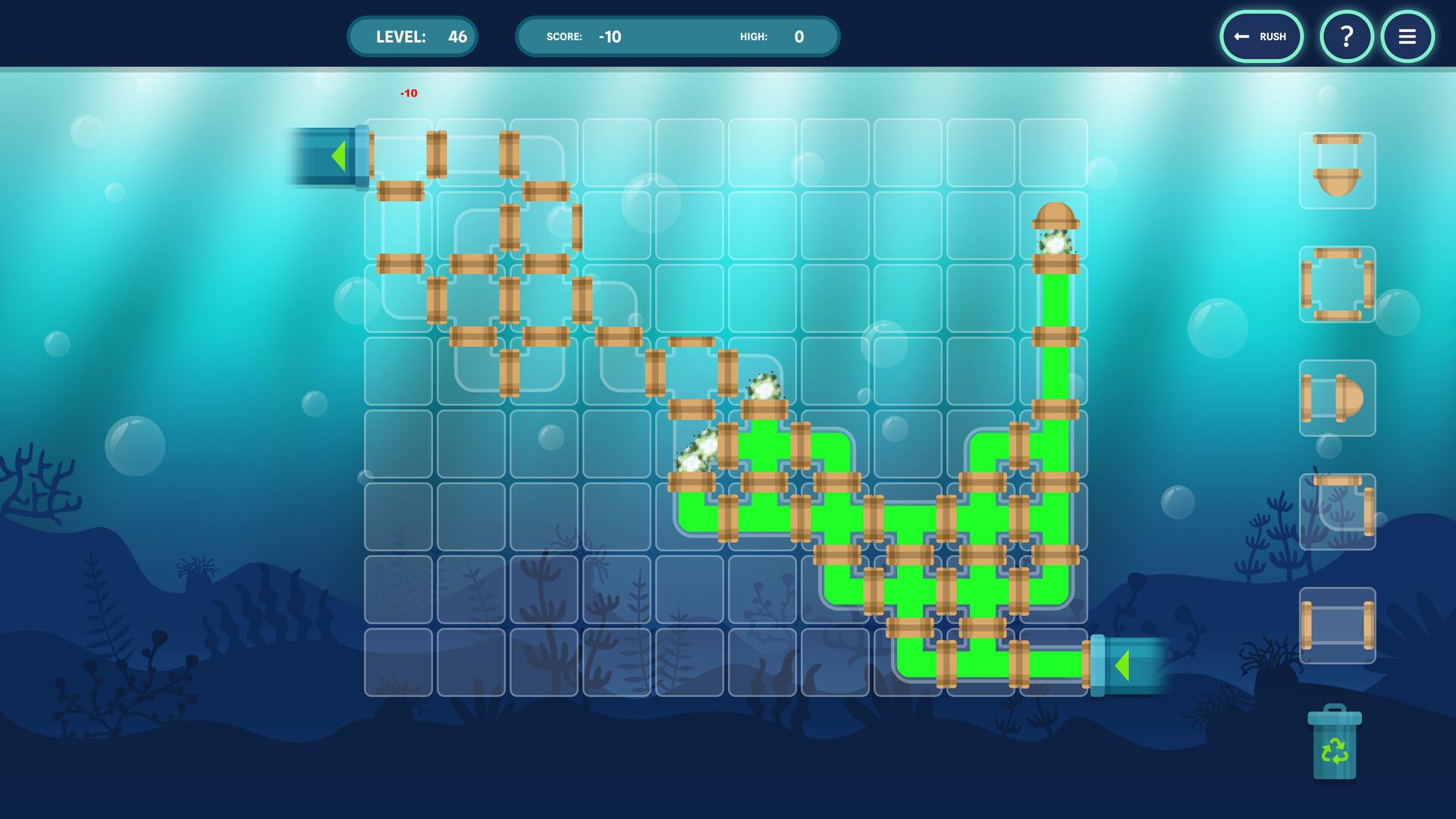Select the capped pipe tile above the green column
1456x819 pixels.
(1054, 226)
